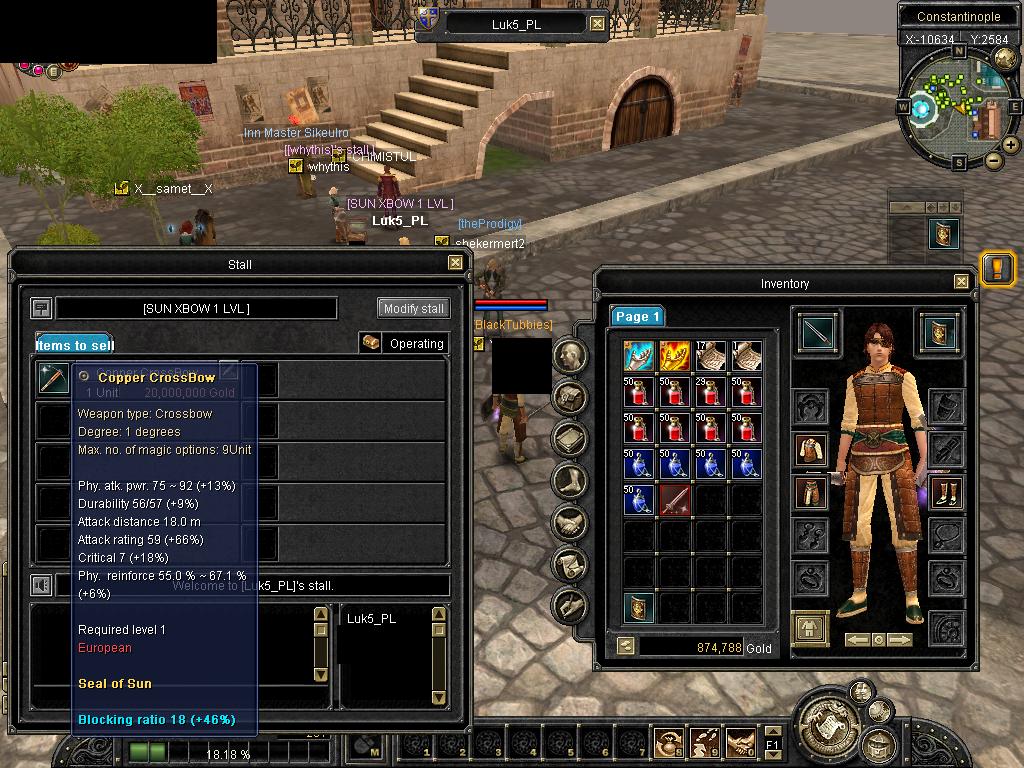The height and width of the screenshot is (768, 1024).
Task: Switch to the Items to sell tab
Action: point(74,345)
